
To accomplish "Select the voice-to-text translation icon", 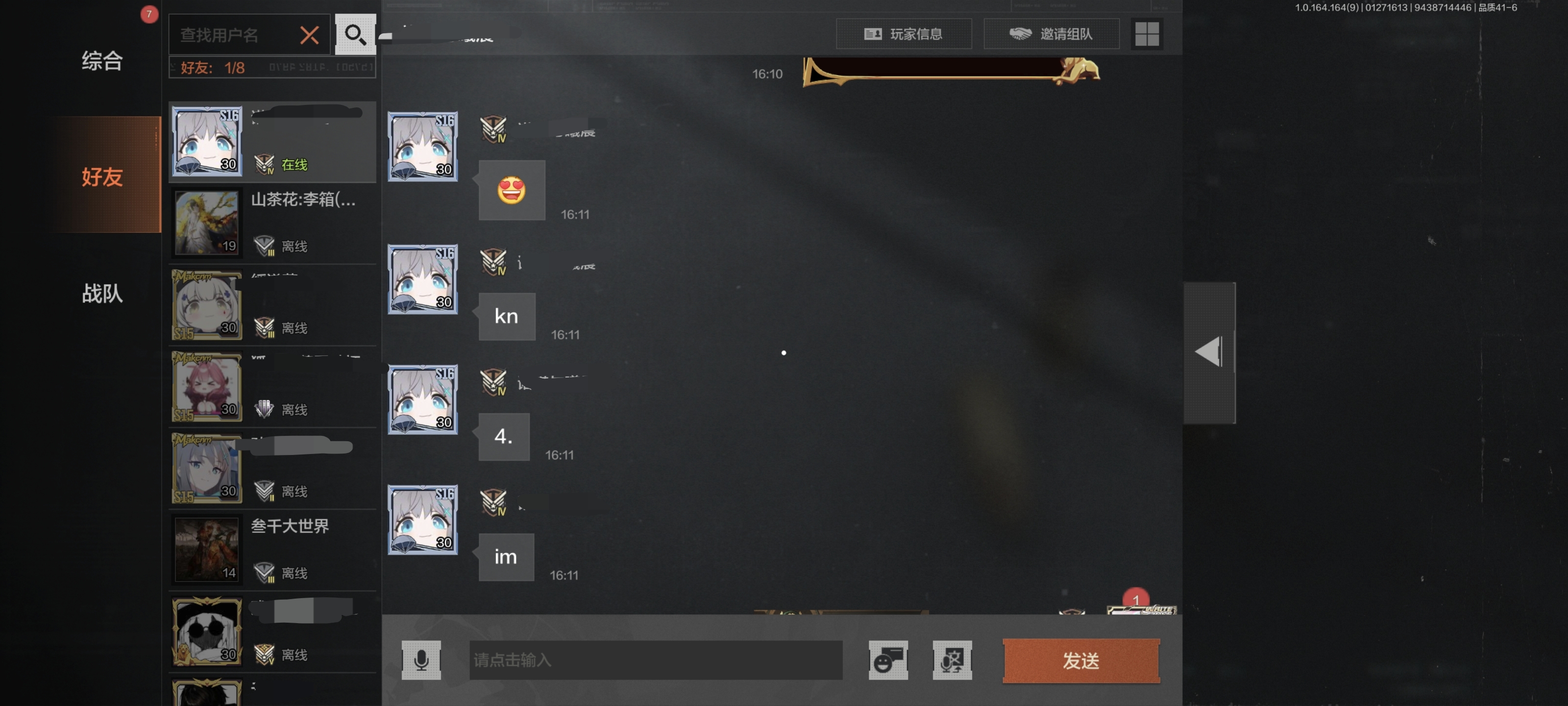I will (x=953, y=660).
